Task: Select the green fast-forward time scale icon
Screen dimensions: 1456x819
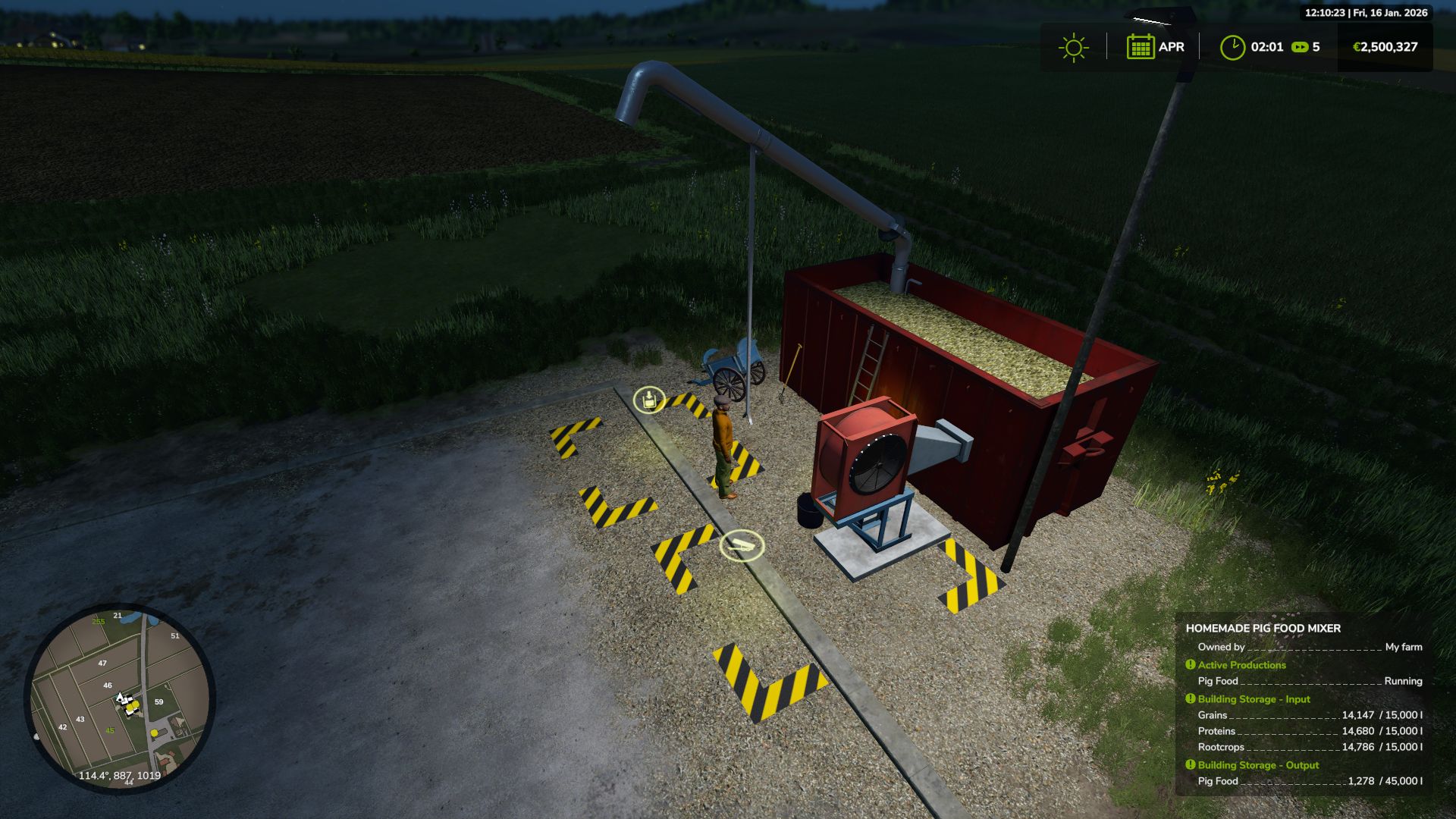Action: [x=1300, y=47]
